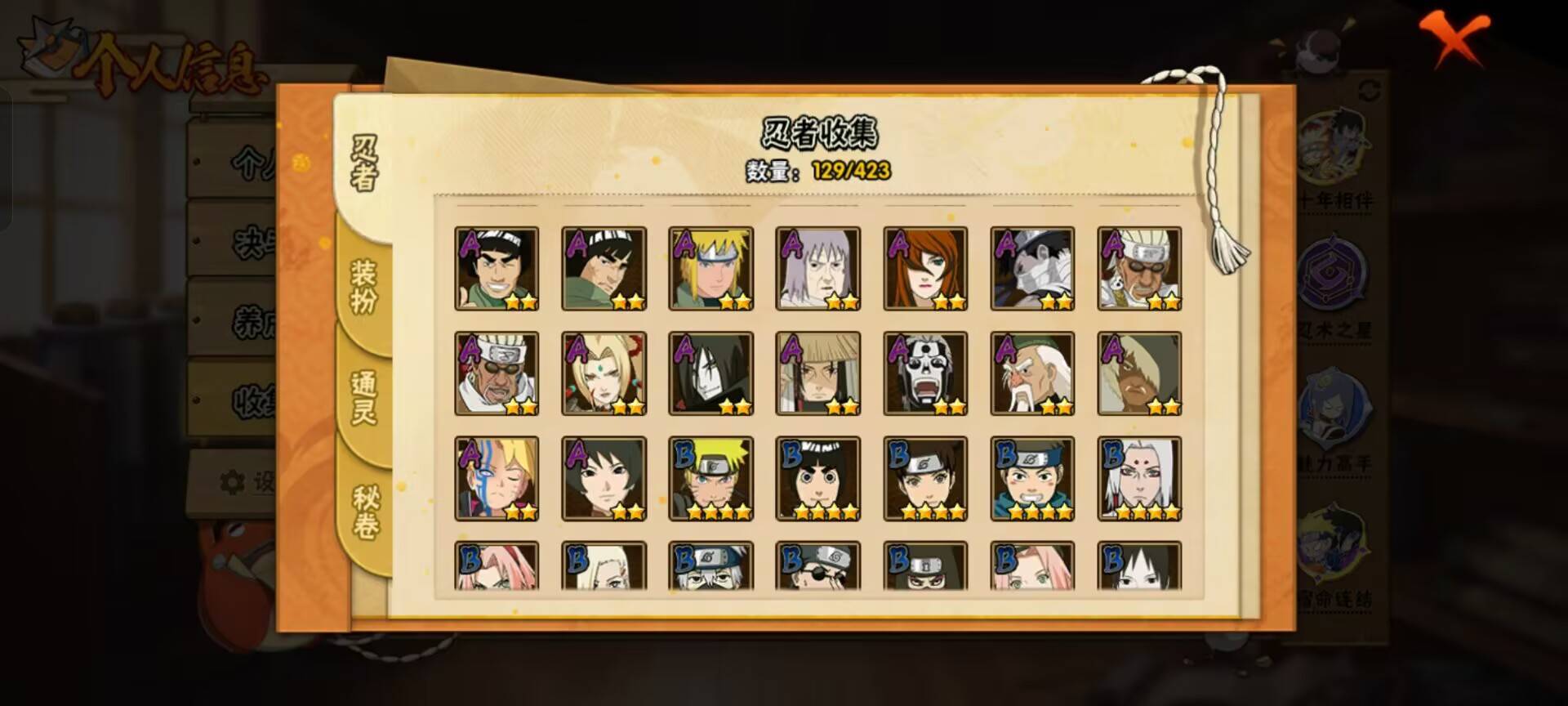The height and width of the screenshot is (706, 1568).
Task: Choose Tsunade's A-rank portrait
Action: coord(604,373)
